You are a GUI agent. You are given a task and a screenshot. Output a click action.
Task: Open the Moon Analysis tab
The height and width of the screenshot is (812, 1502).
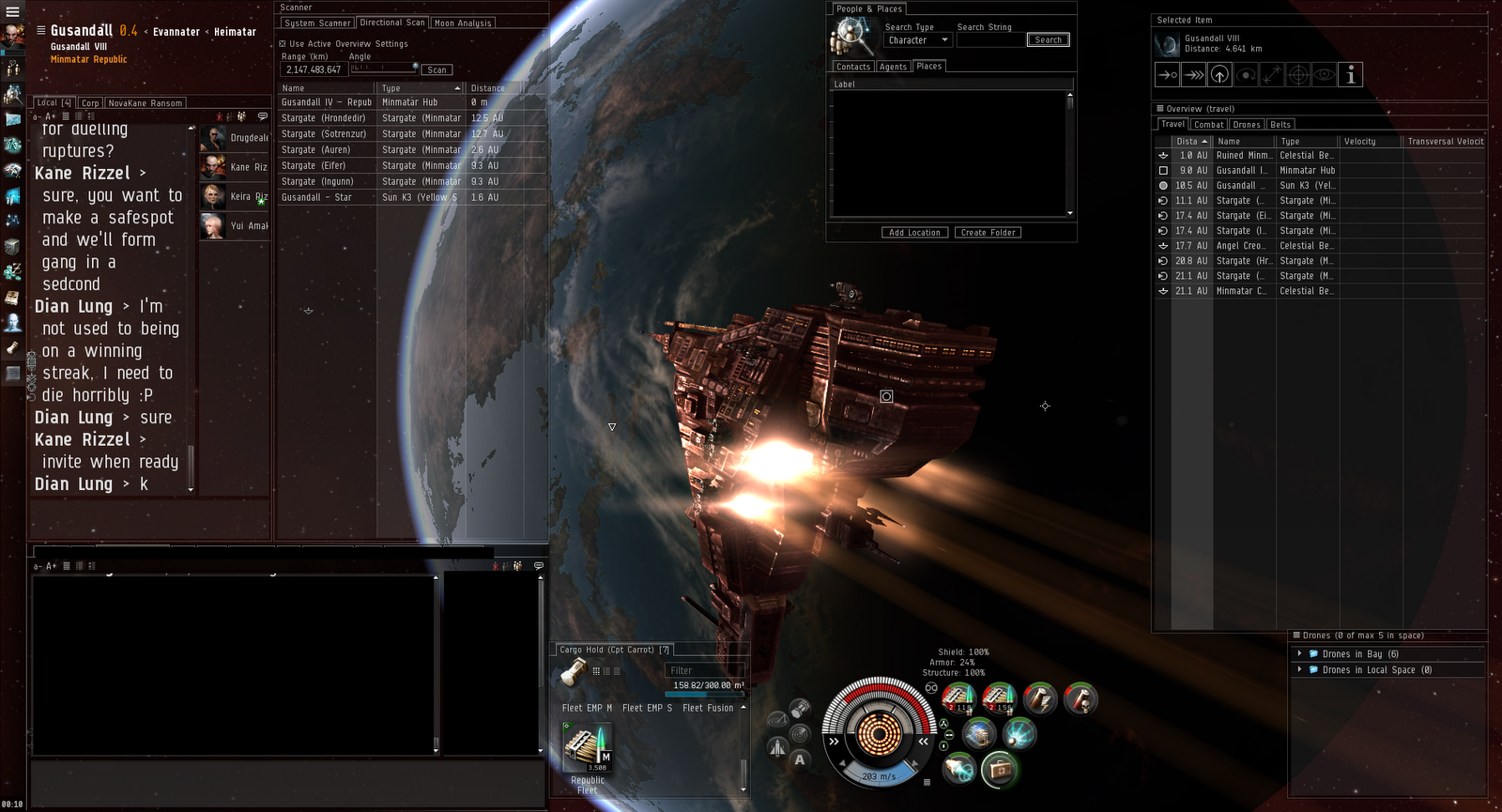(x=463, y=23)
